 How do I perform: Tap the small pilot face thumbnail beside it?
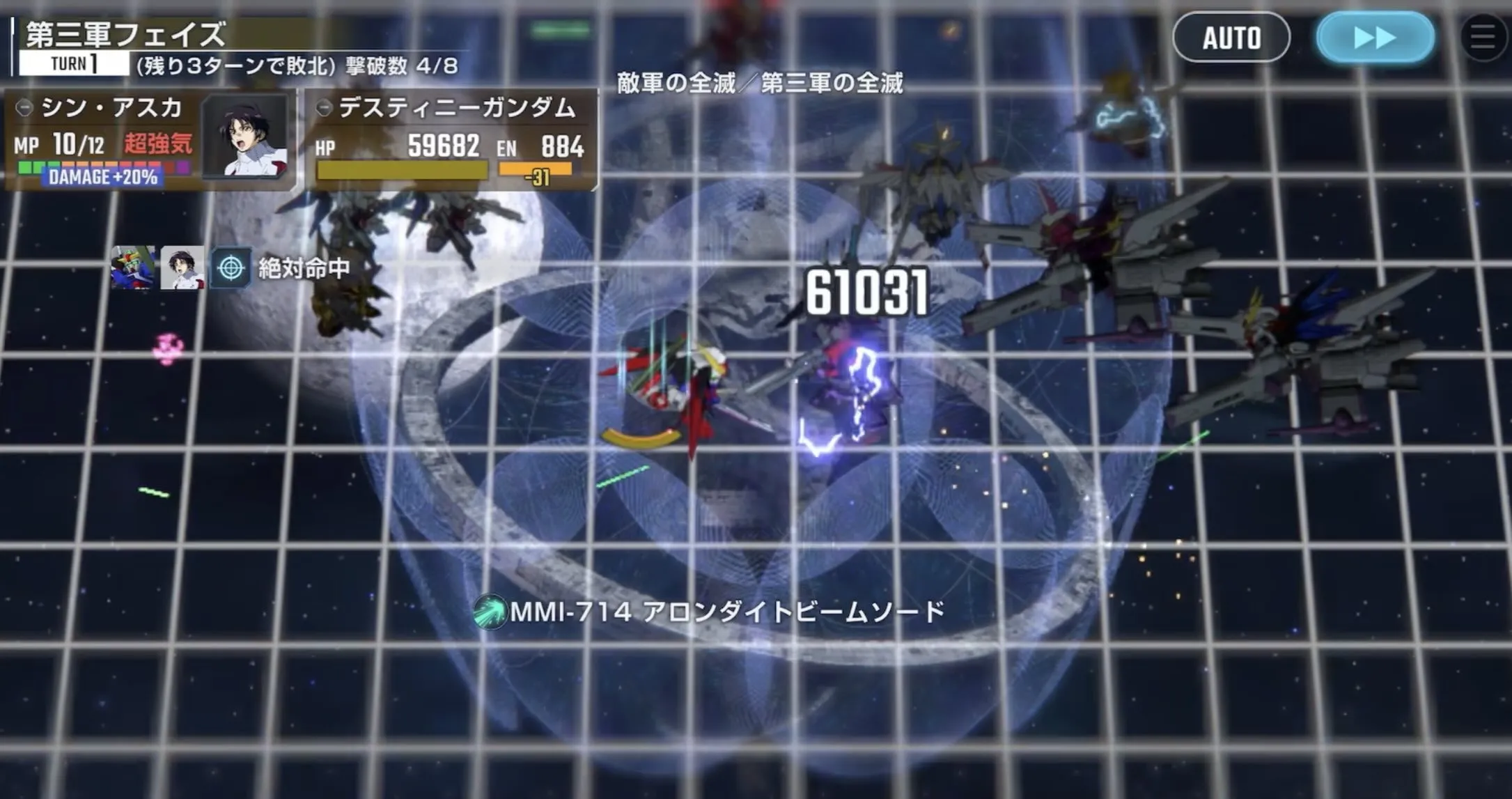pos(181,267)
